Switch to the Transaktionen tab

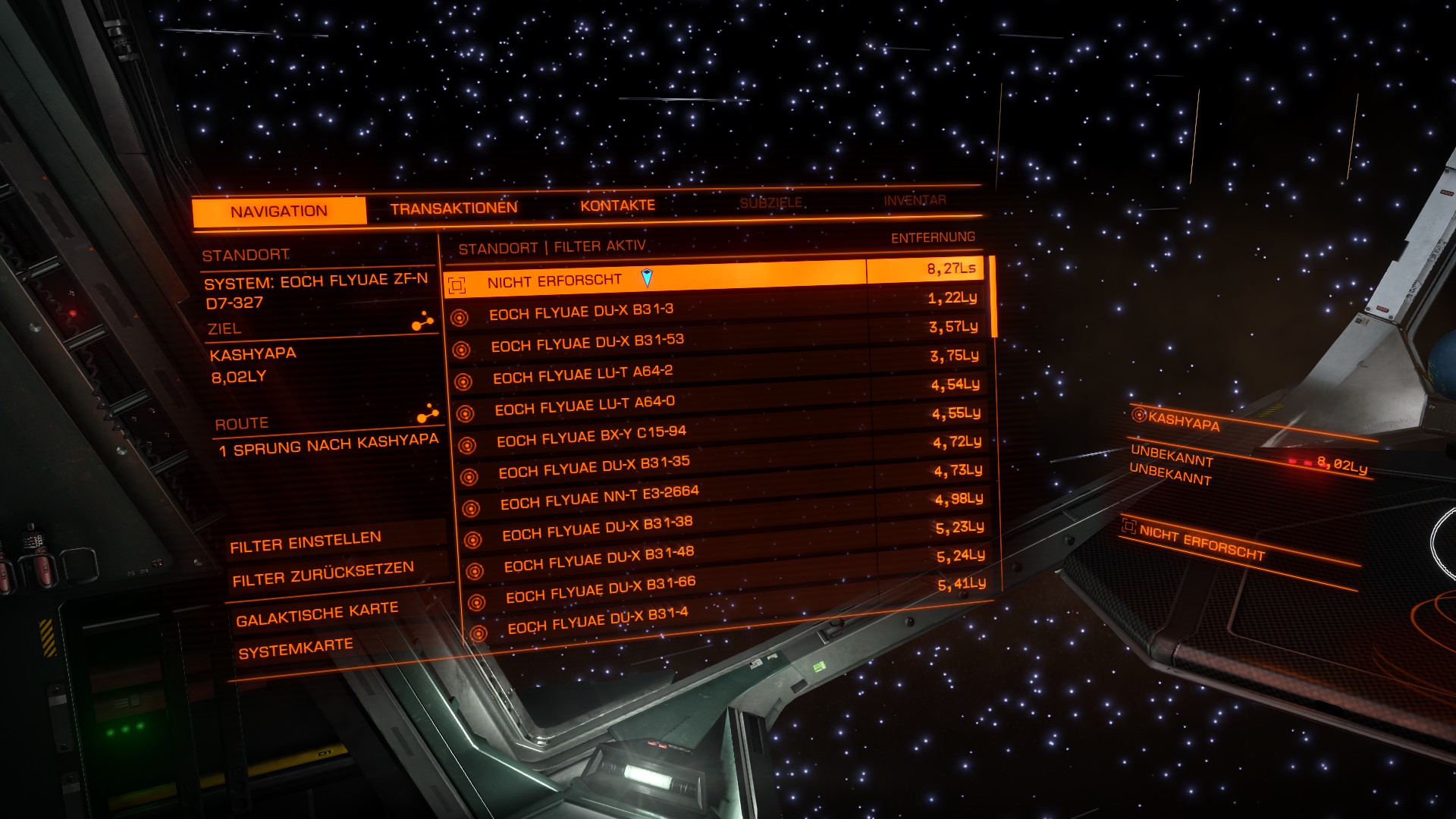453,208
